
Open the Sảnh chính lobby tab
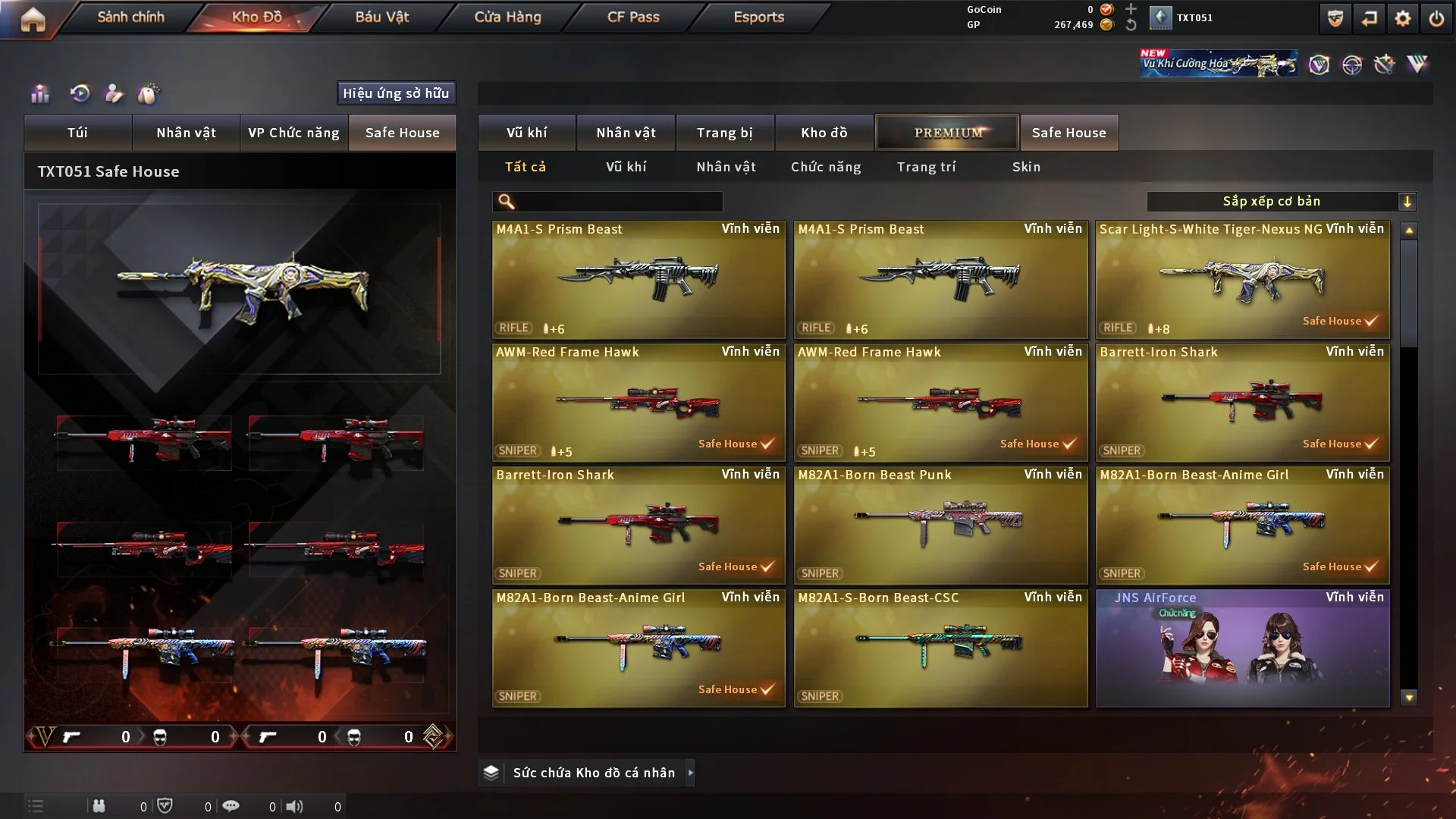130,17
